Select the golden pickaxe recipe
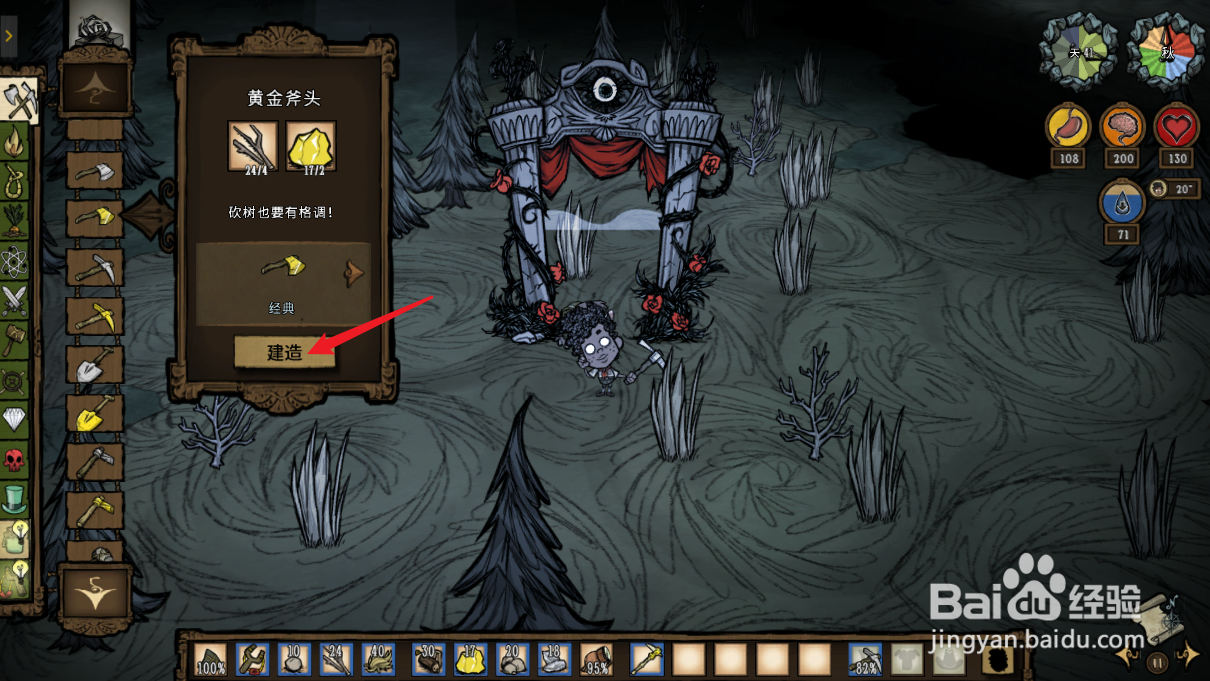 click(x=95, y=318)
